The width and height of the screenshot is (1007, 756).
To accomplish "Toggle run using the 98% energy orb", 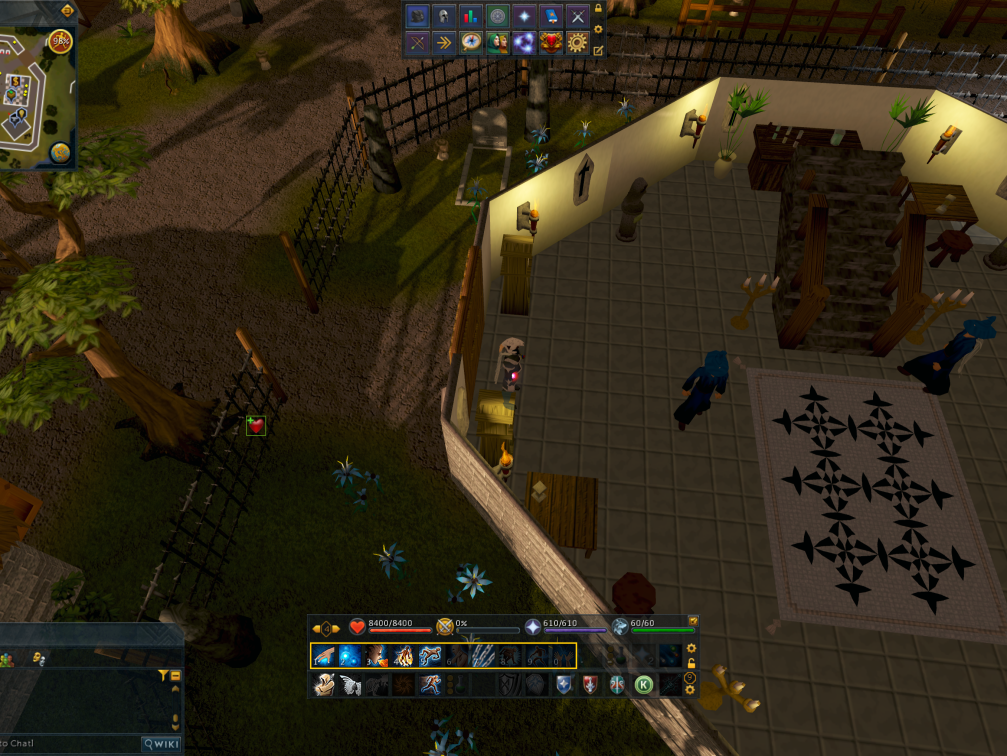I will tap(60, 41).
